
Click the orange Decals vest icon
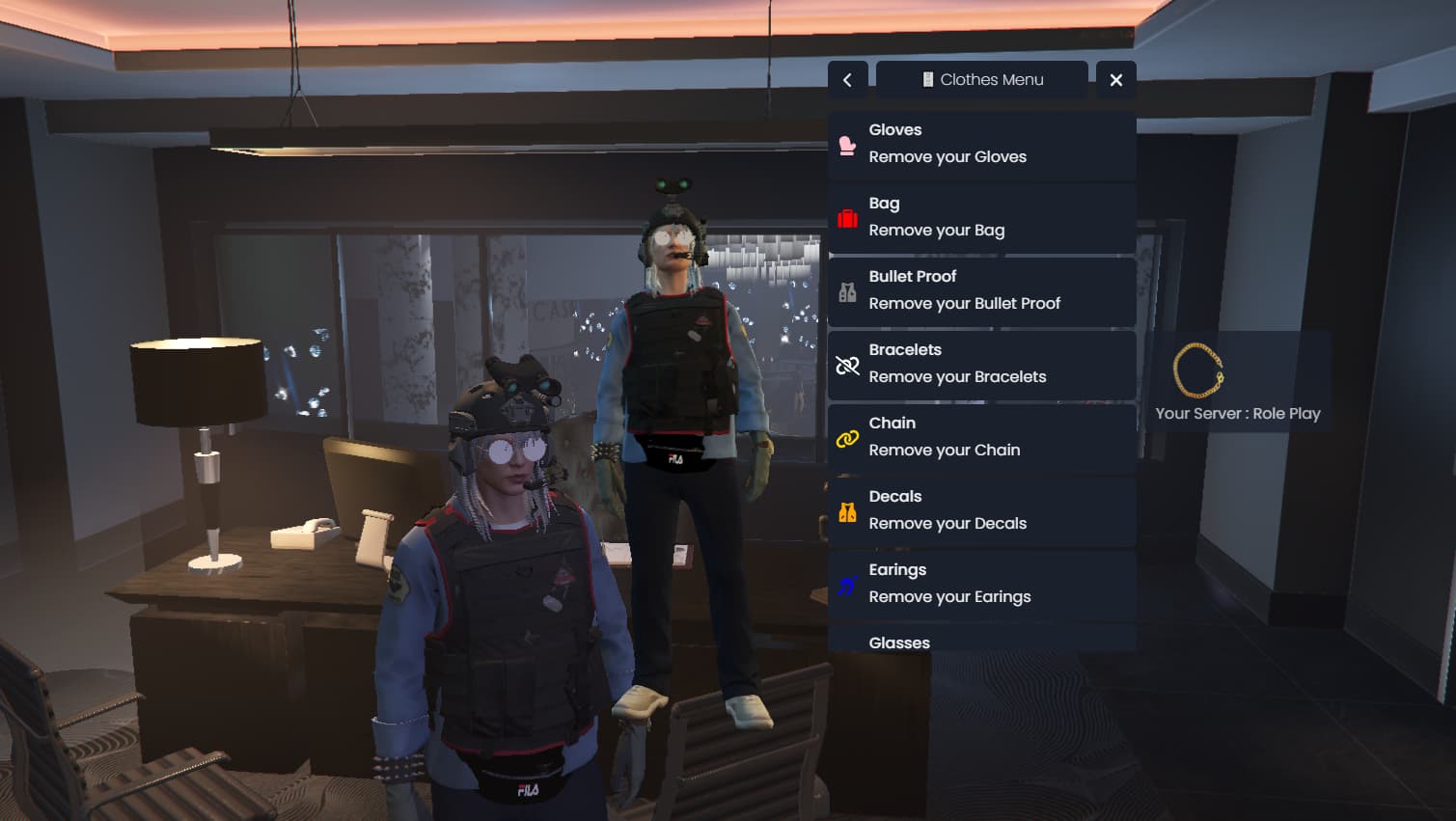(847, 510)
